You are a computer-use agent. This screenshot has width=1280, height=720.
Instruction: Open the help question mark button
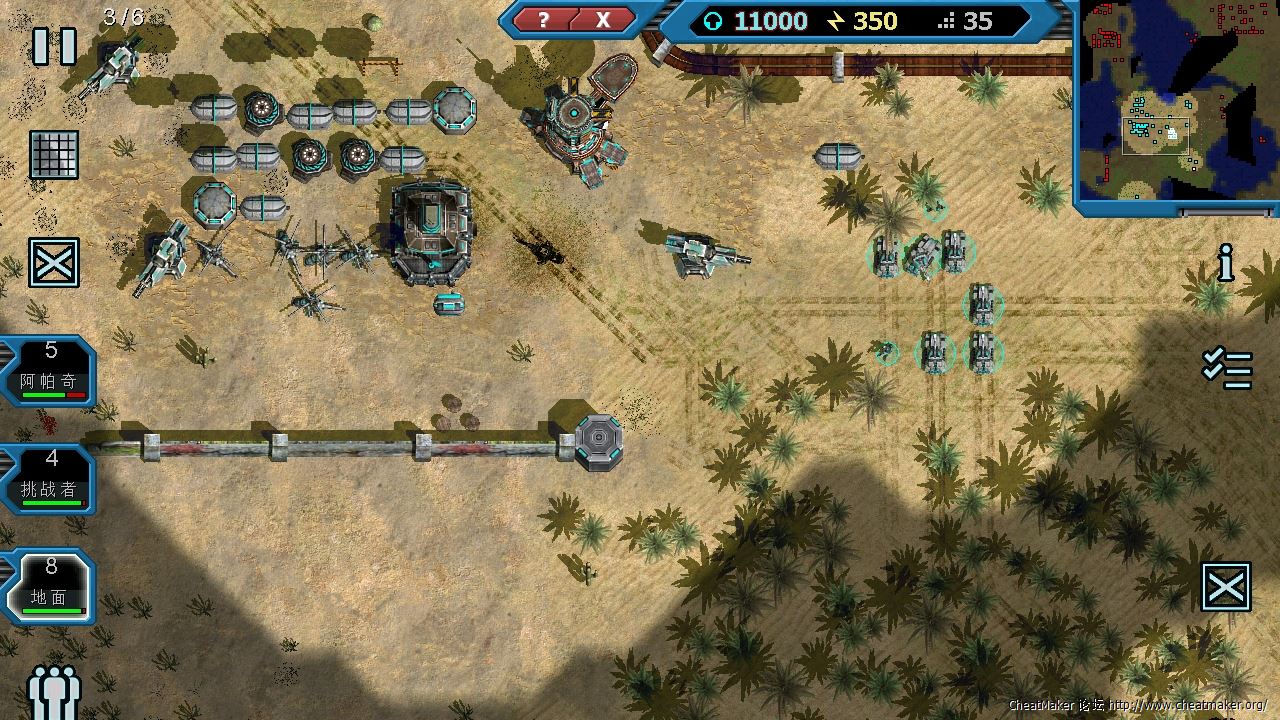click(543, 20)
